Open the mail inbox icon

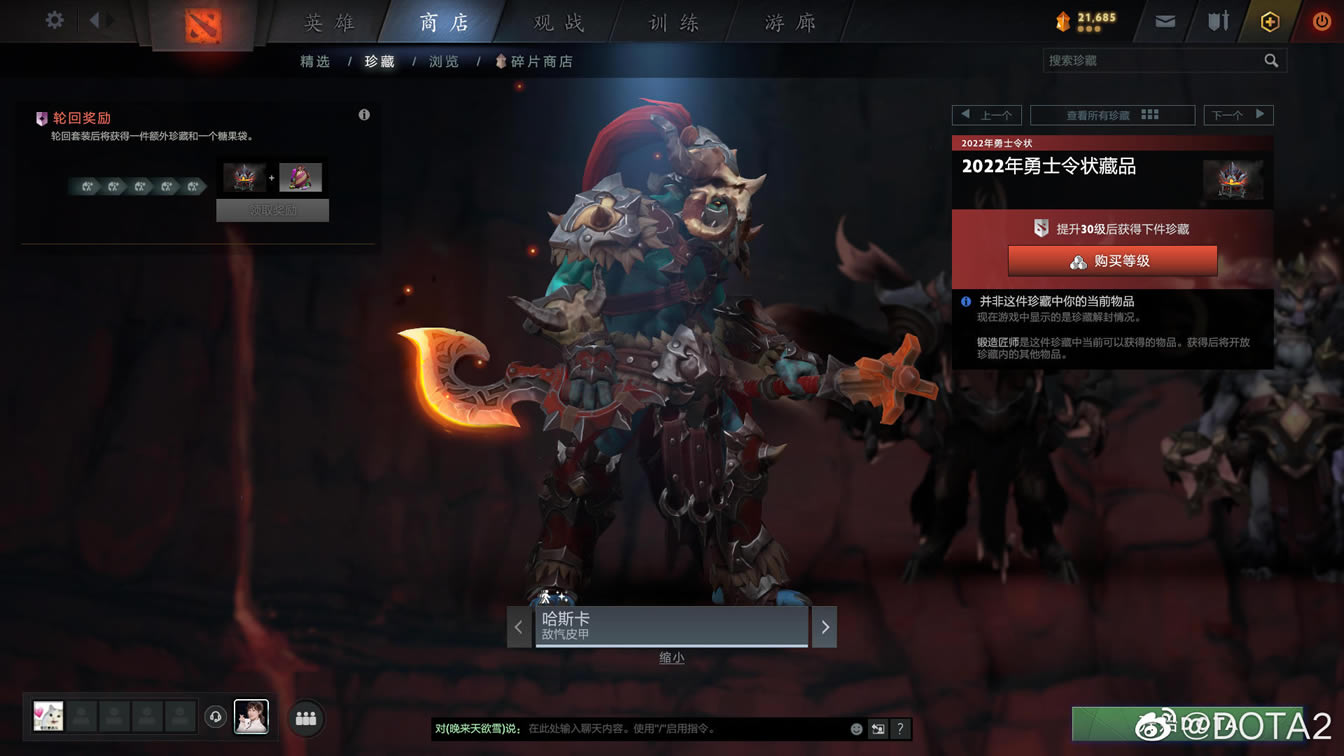click(1163, 19)
